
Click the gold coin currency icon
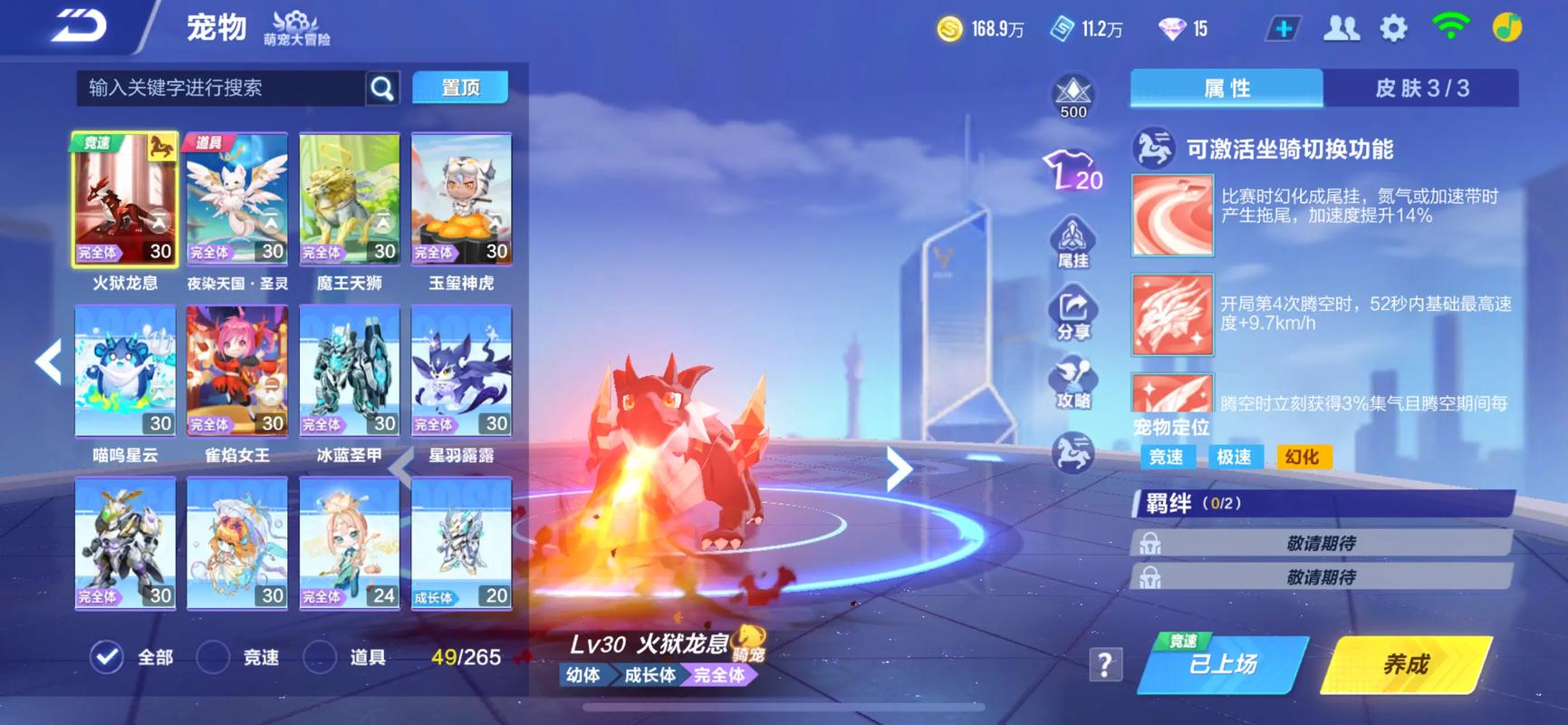[x=948, y=28]
